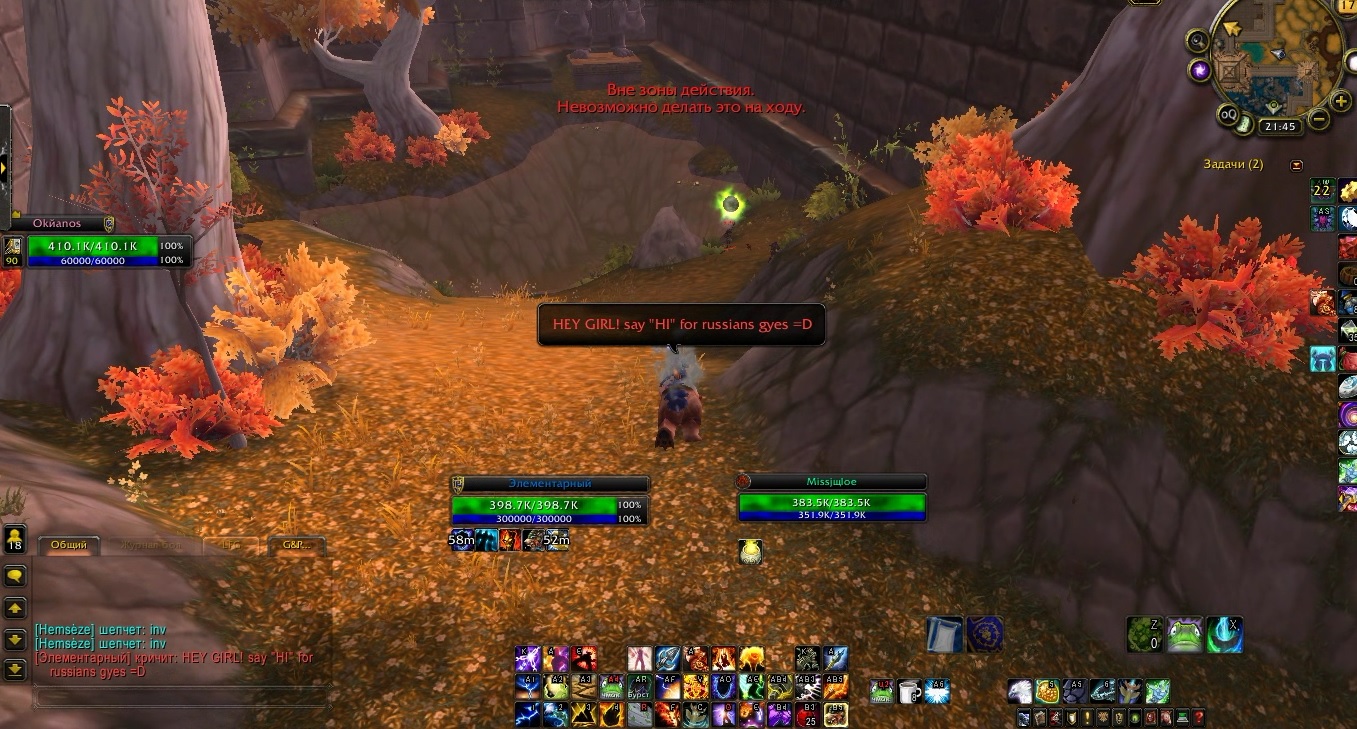Zoom out the minimap with the minus button

point(1318,119)
